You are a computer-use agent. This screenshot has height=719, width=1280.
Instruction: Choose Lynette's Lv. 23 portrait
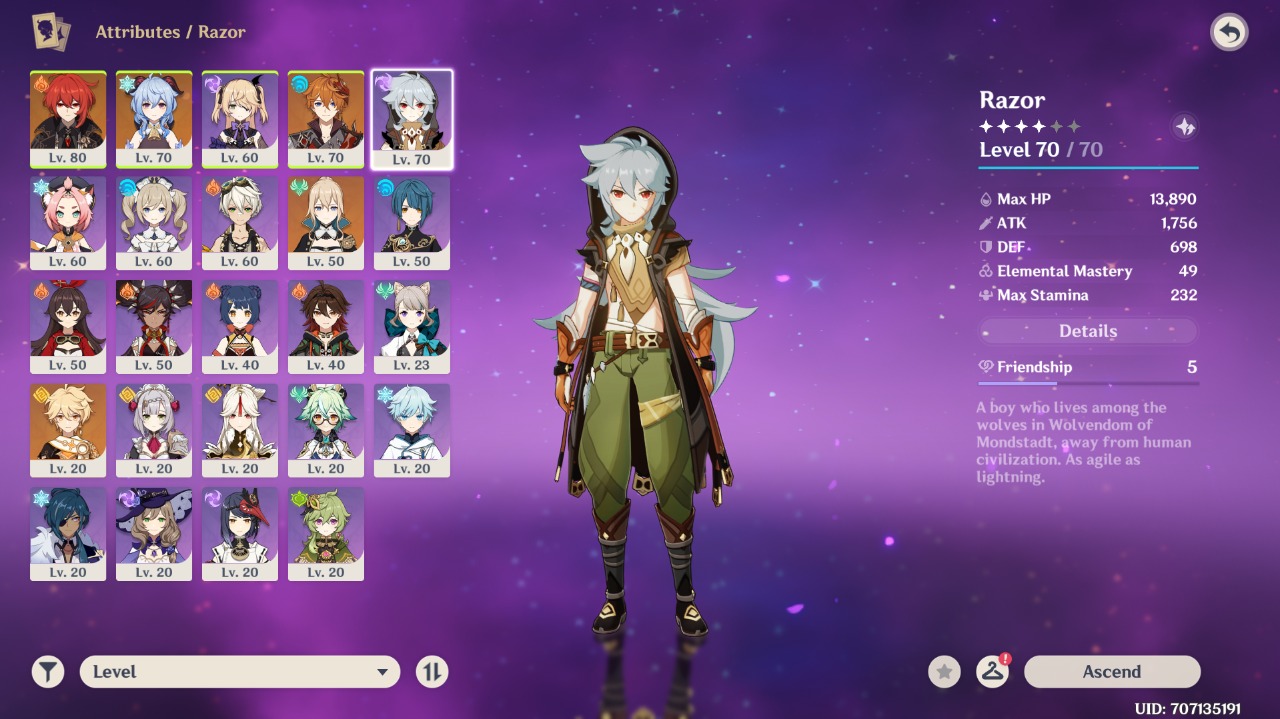[412, 326]
